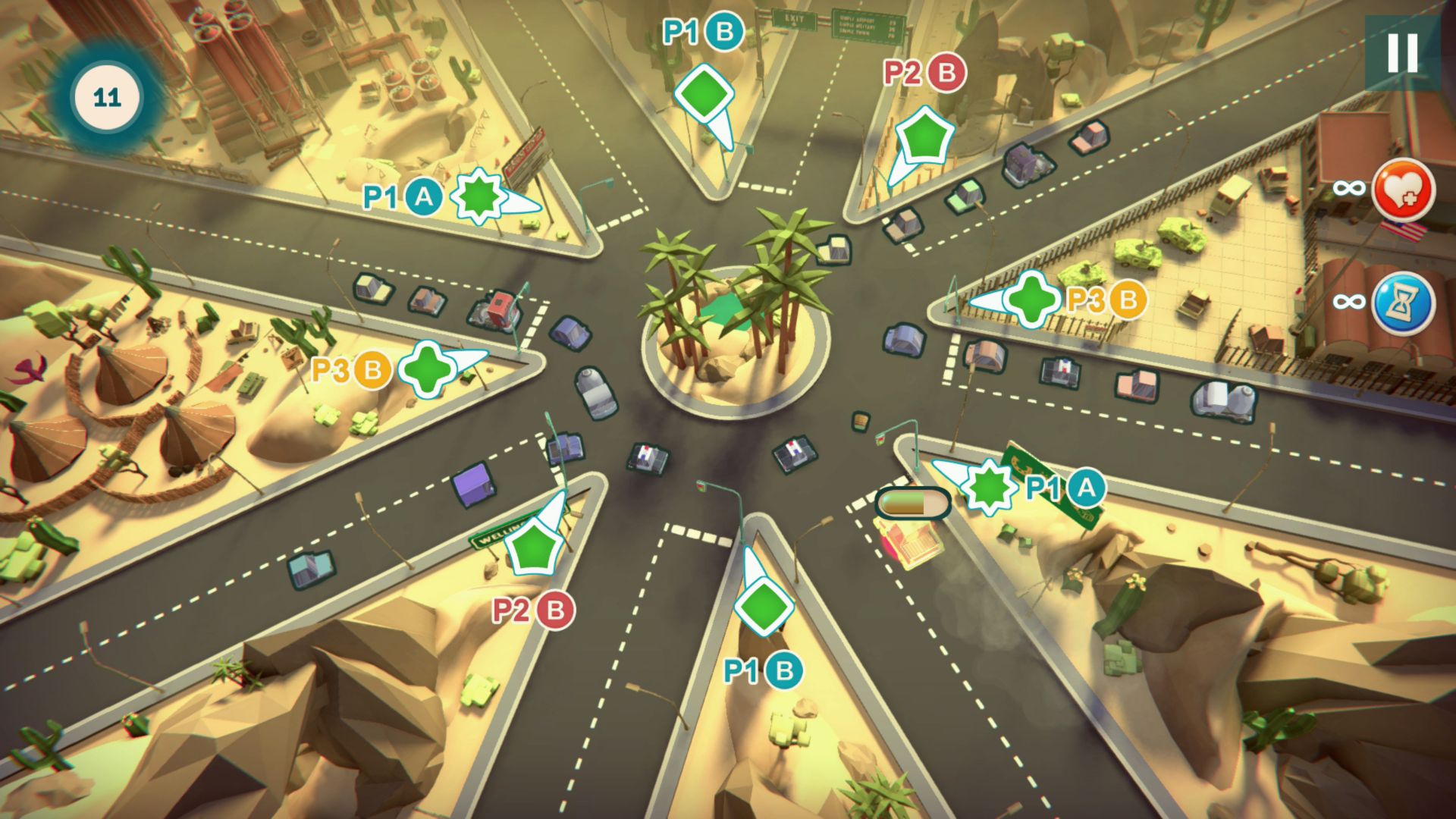This screenshot has height=819, width=1456.
Task: Pause the game
Action: click(x=1402, y=53)
